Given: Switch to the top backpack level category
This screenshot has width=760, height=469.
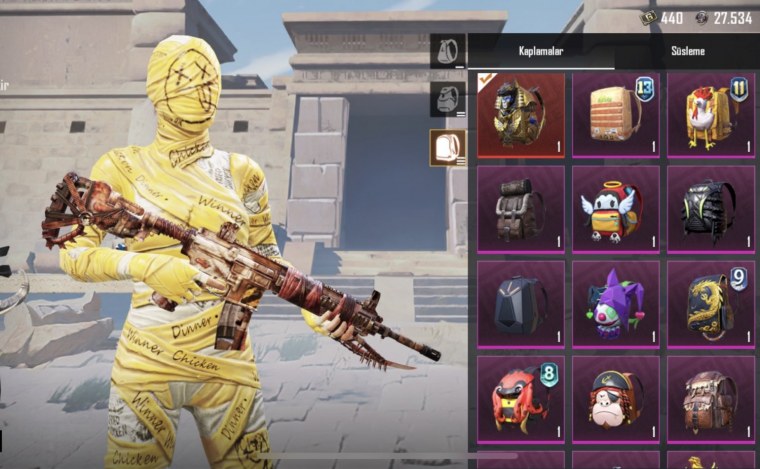Looking at the screenshot, I should click(x=447, y=50).
